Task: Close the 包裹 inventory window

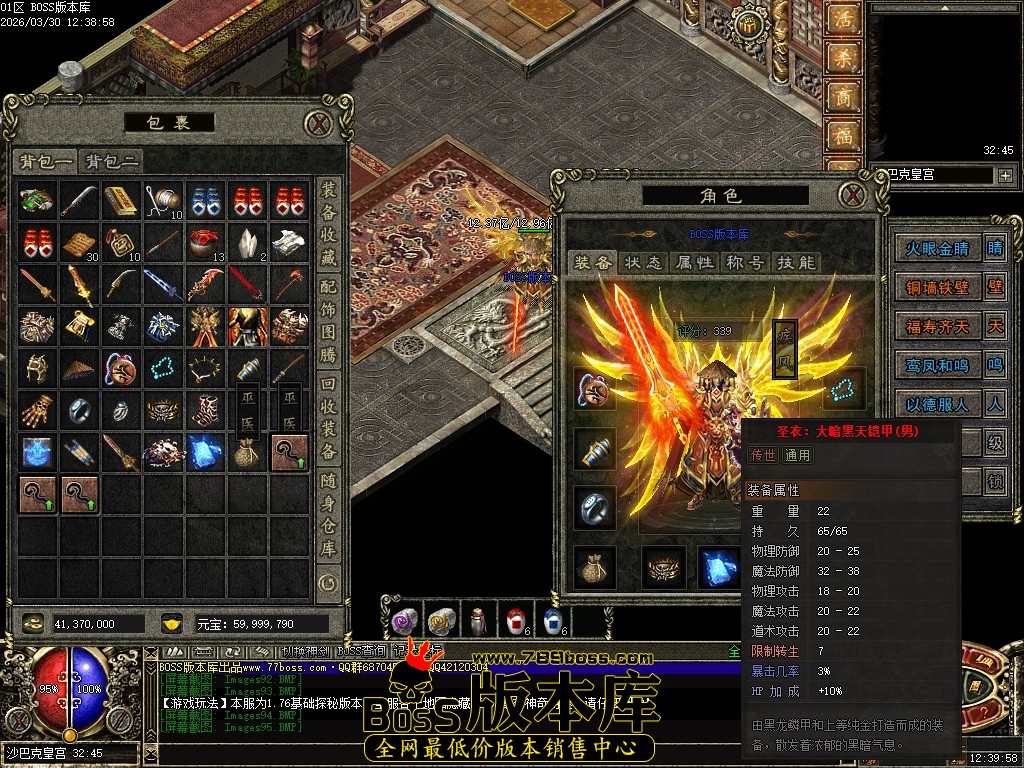Action: tap(318, 123)
